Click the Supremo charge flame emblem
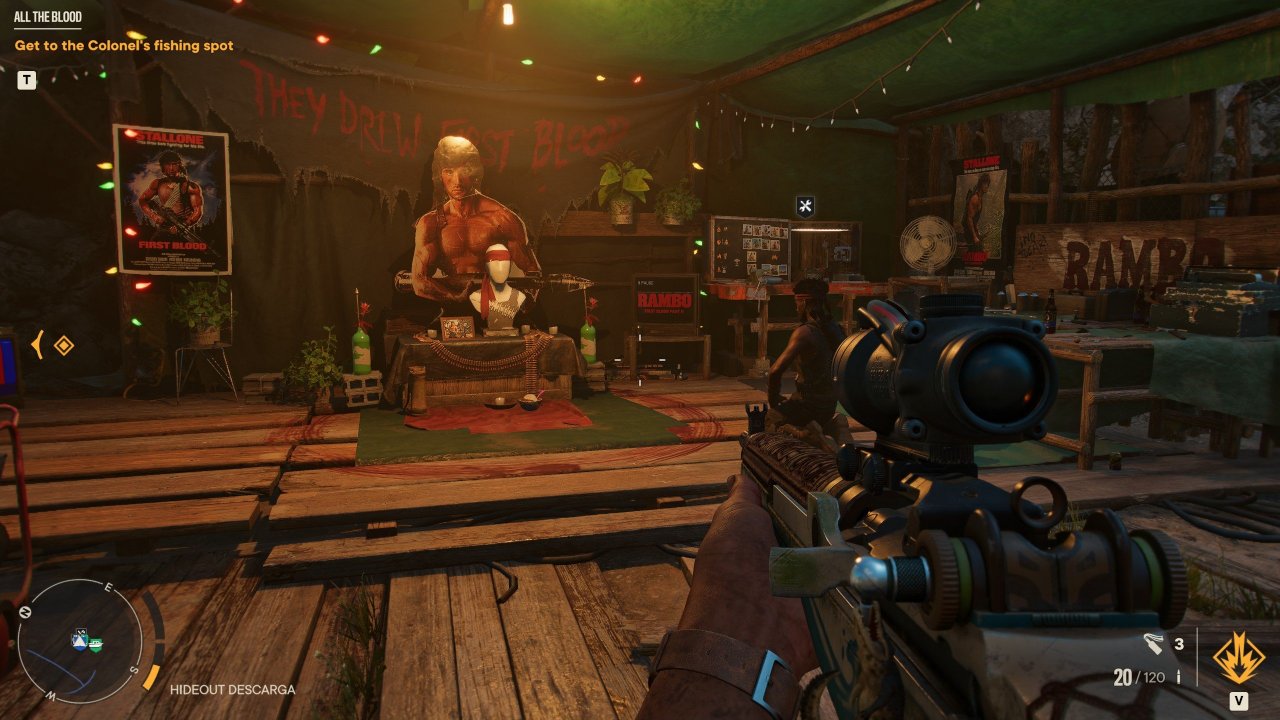 click(x=1239, y=659)
